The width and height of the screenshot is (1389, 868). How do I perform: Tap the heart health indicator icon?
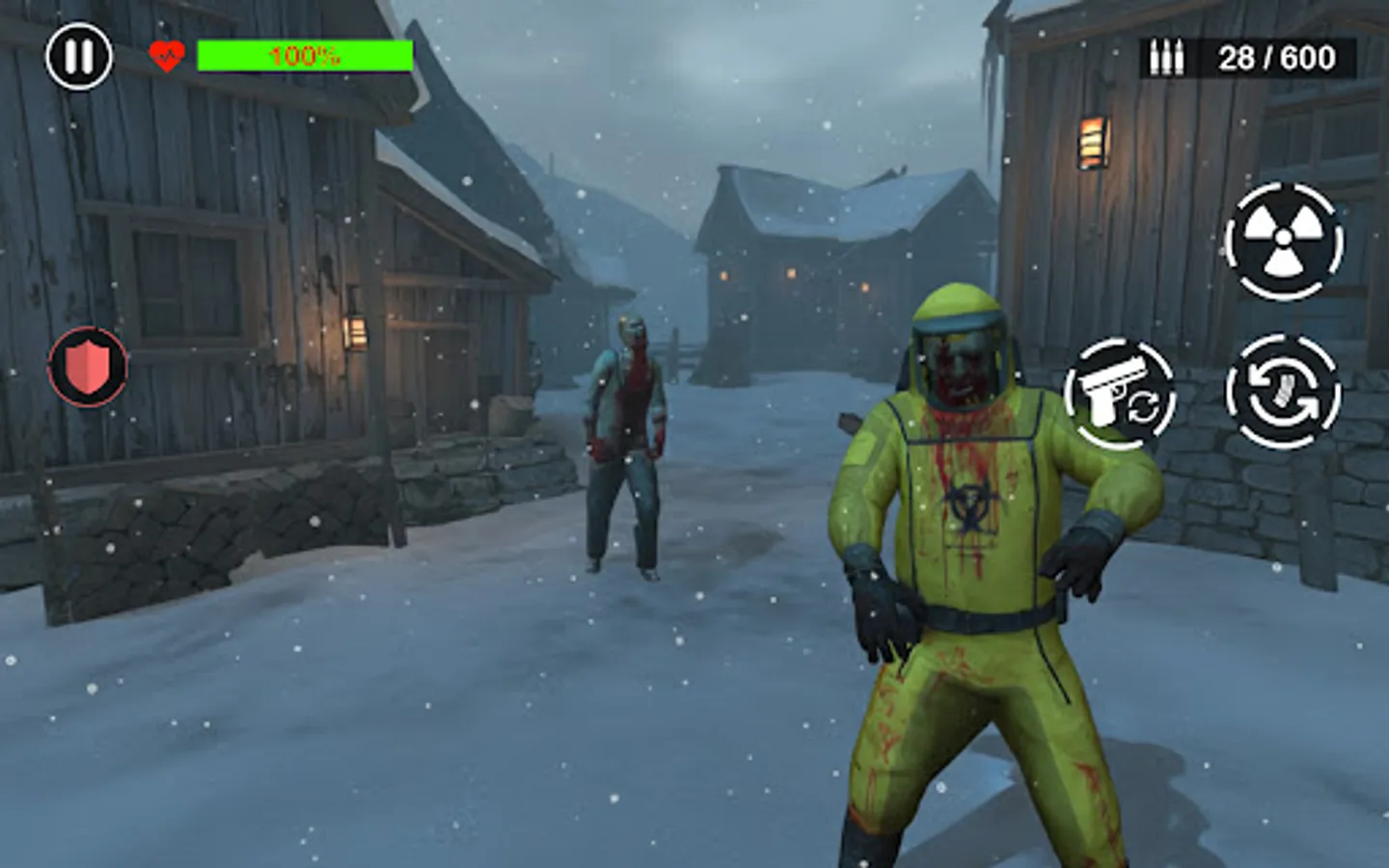(165, 55)
